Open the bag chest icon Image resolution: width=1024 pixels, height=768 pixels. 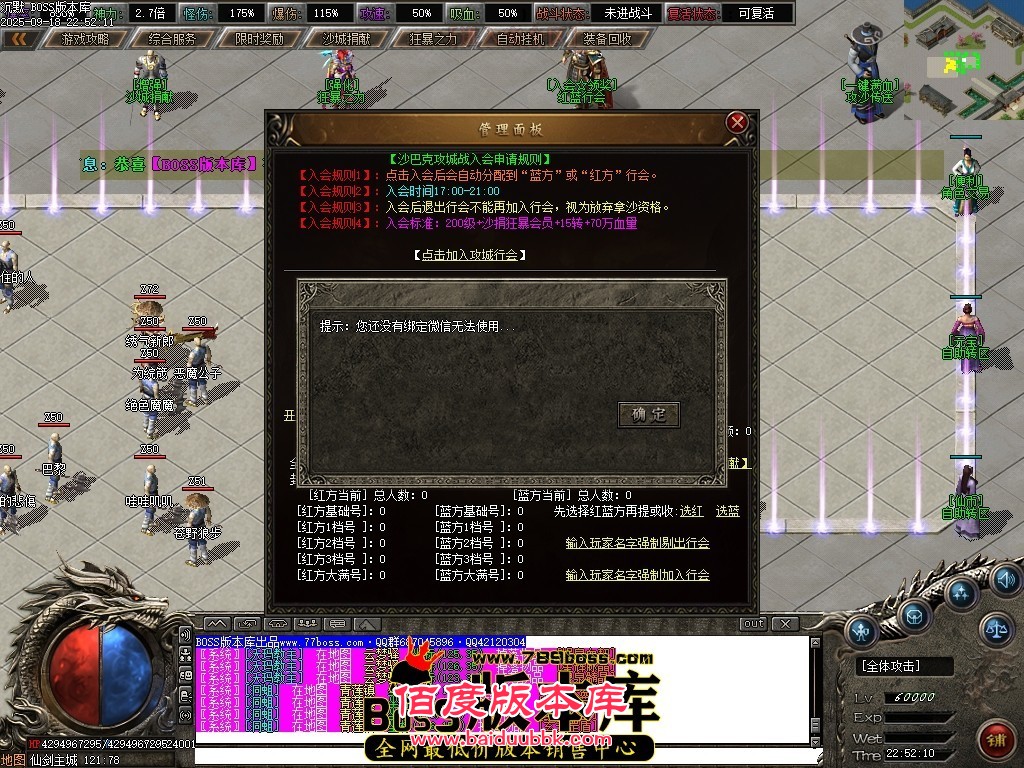914,613
